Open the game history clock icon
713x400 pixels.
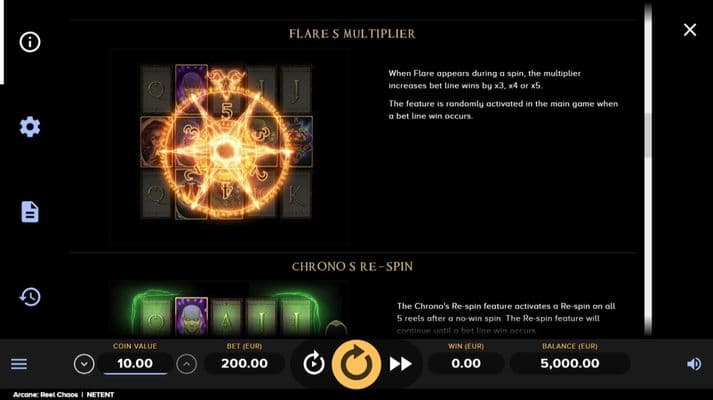(x=30, y=297)
